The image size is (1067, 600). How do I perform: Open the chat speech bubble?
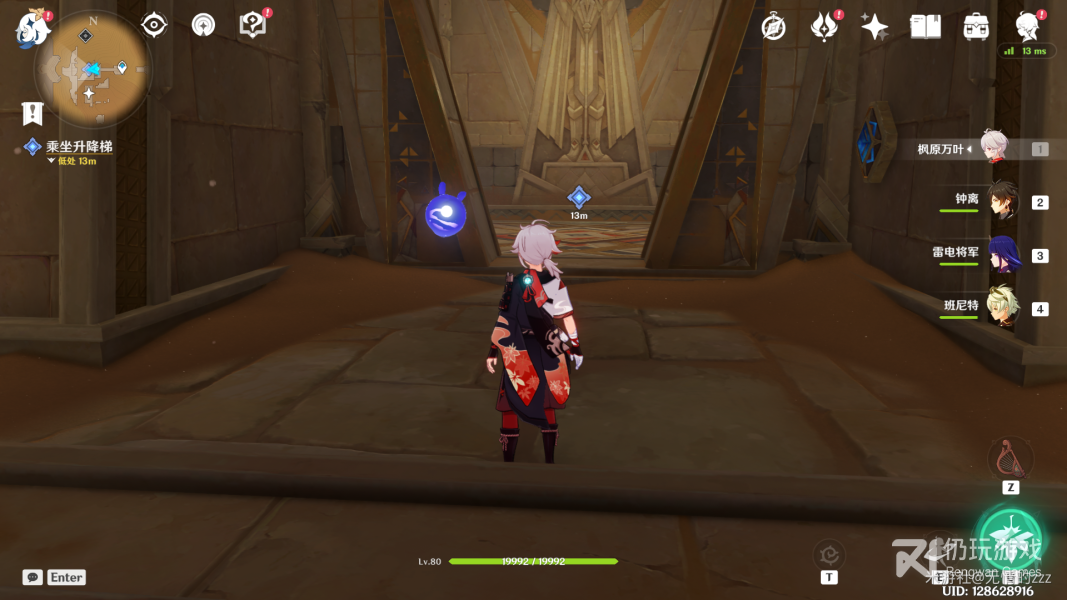click(x=33, y=577)
